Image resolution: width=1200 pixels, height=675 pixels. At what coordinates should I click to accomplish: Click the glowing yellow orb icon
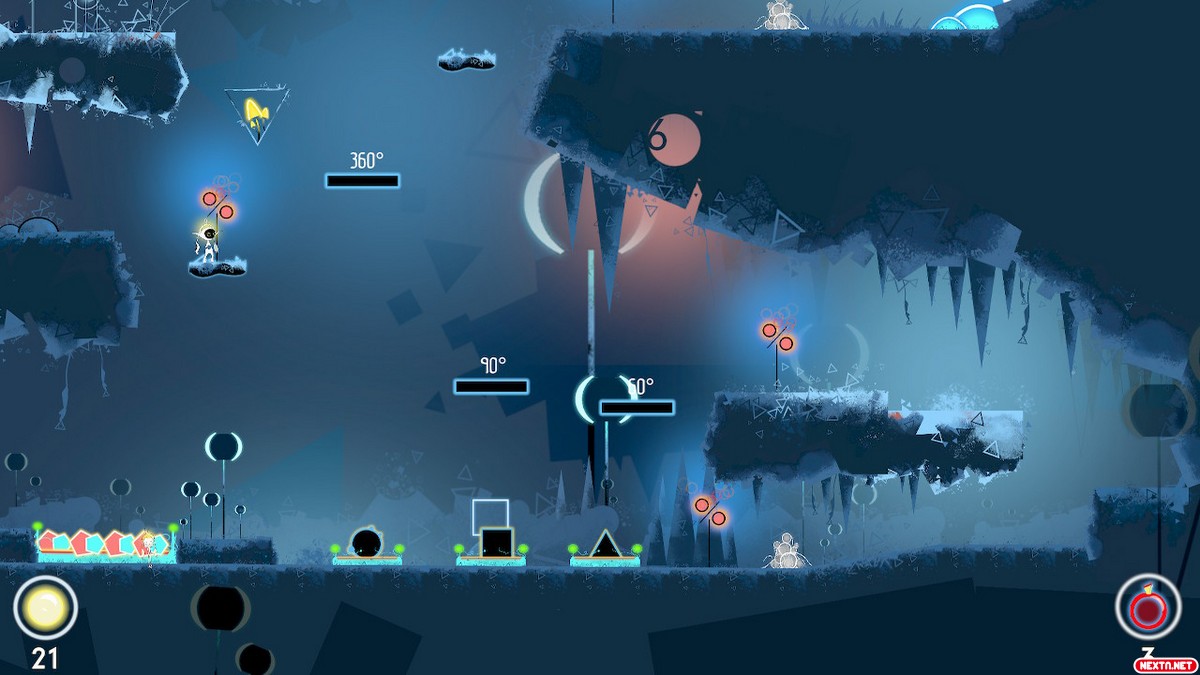[45, 608]
